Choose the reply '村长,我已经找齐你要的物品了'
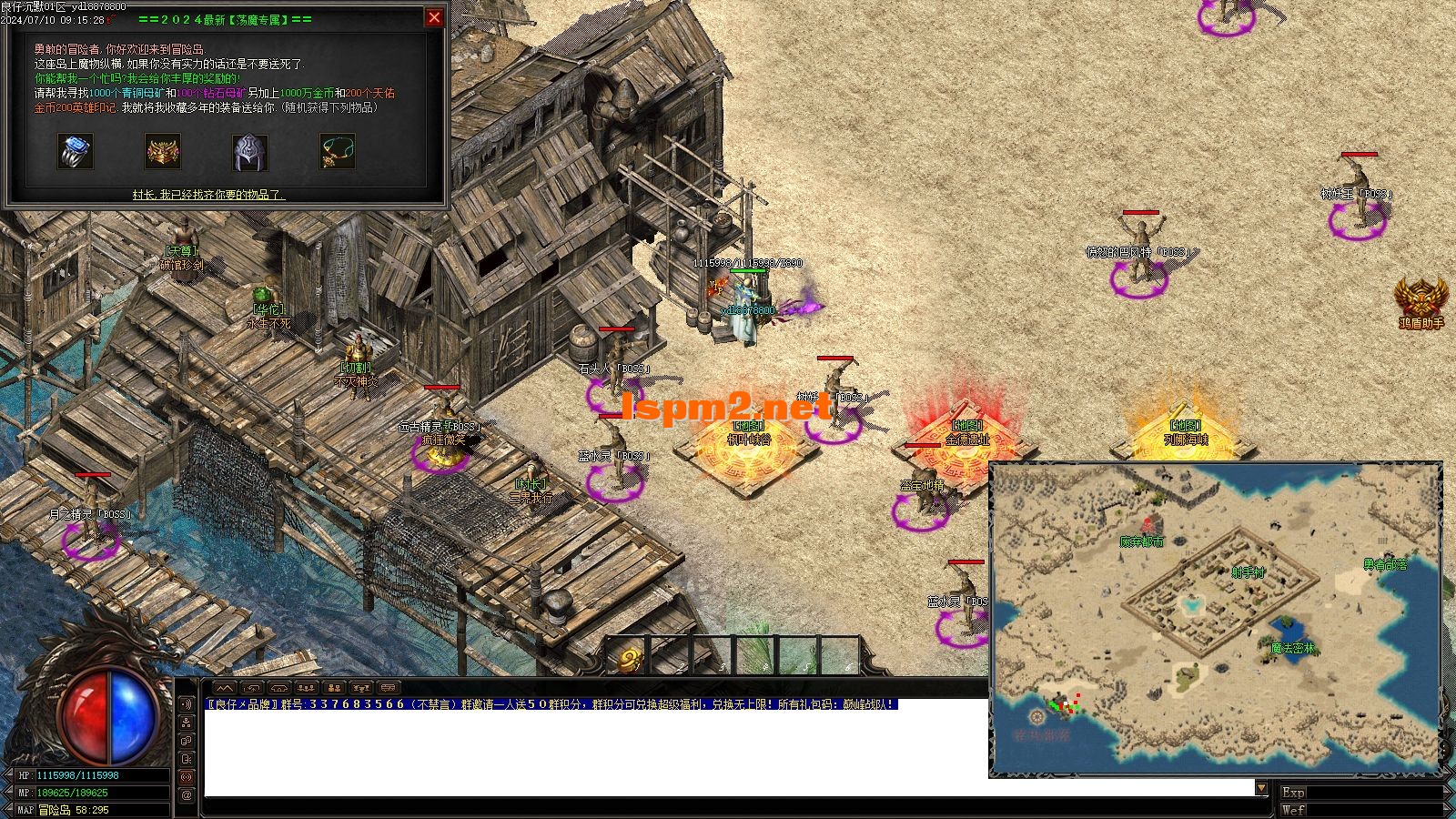 point(208,195)
